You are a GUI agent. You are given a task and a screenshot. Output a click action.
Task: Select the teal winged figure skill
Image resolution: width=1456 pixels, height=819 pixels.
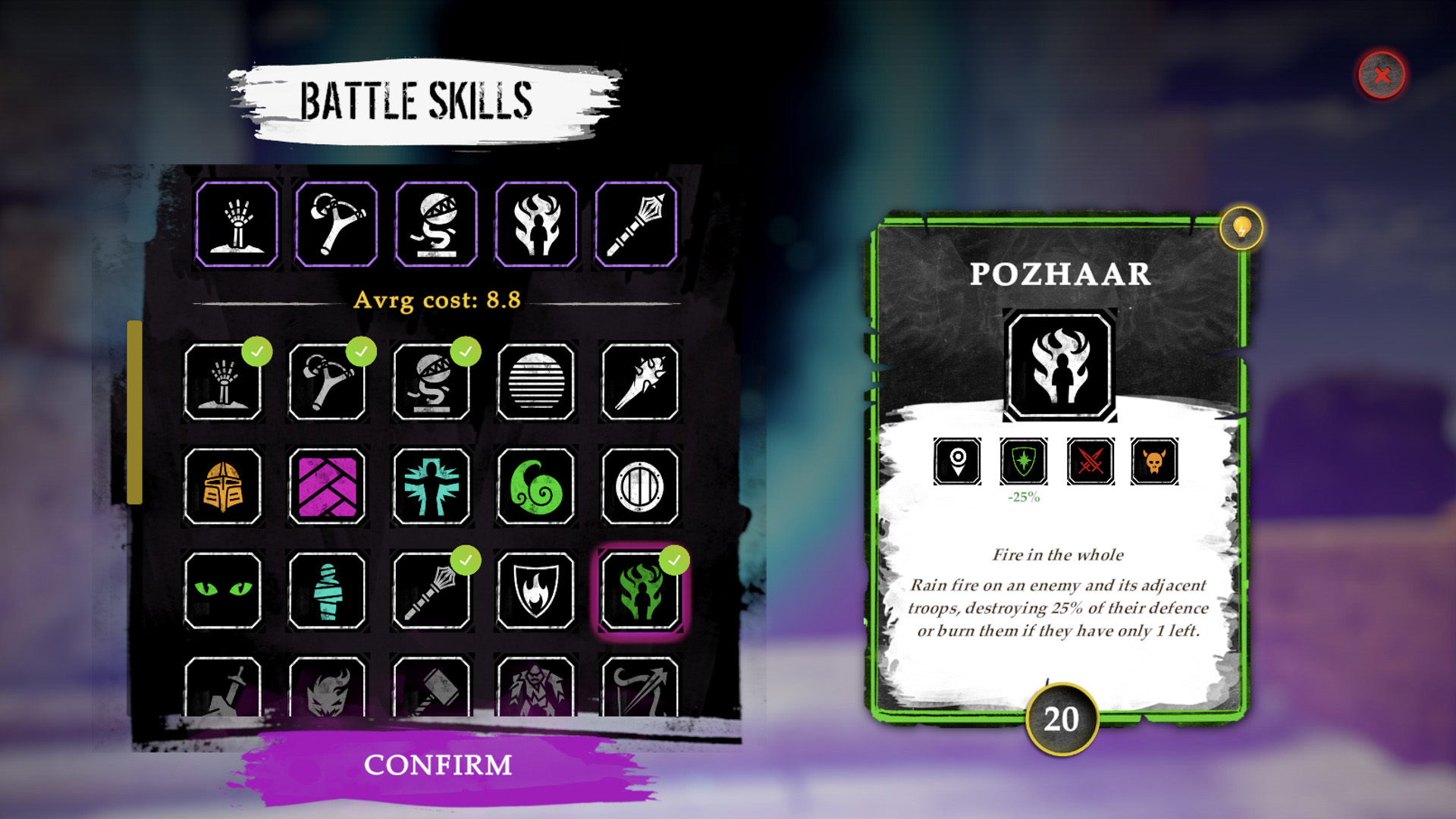click(x=431, y=486)
